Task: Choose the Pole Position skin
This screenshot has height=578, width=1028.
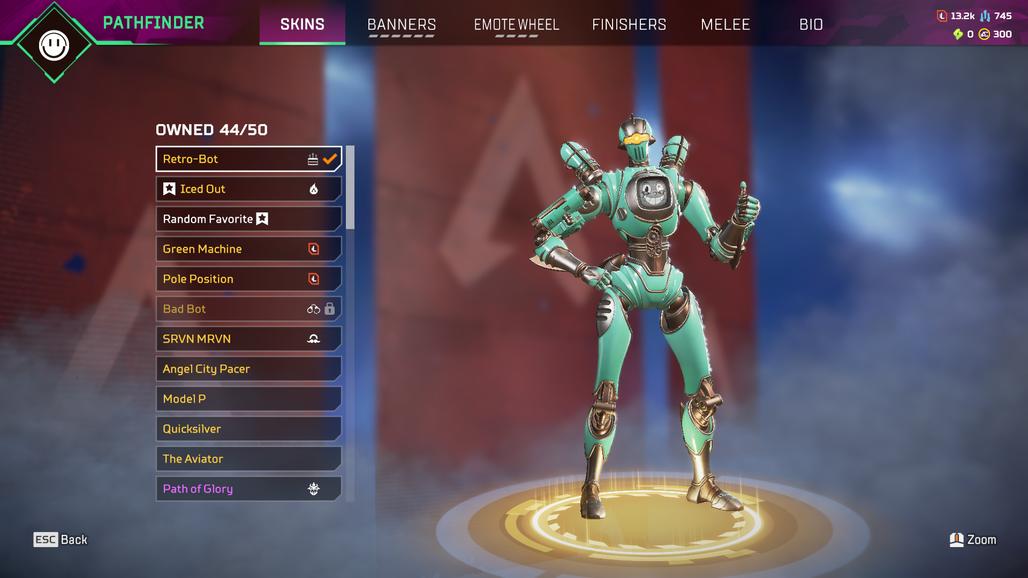Action: [x=248, y=279]
